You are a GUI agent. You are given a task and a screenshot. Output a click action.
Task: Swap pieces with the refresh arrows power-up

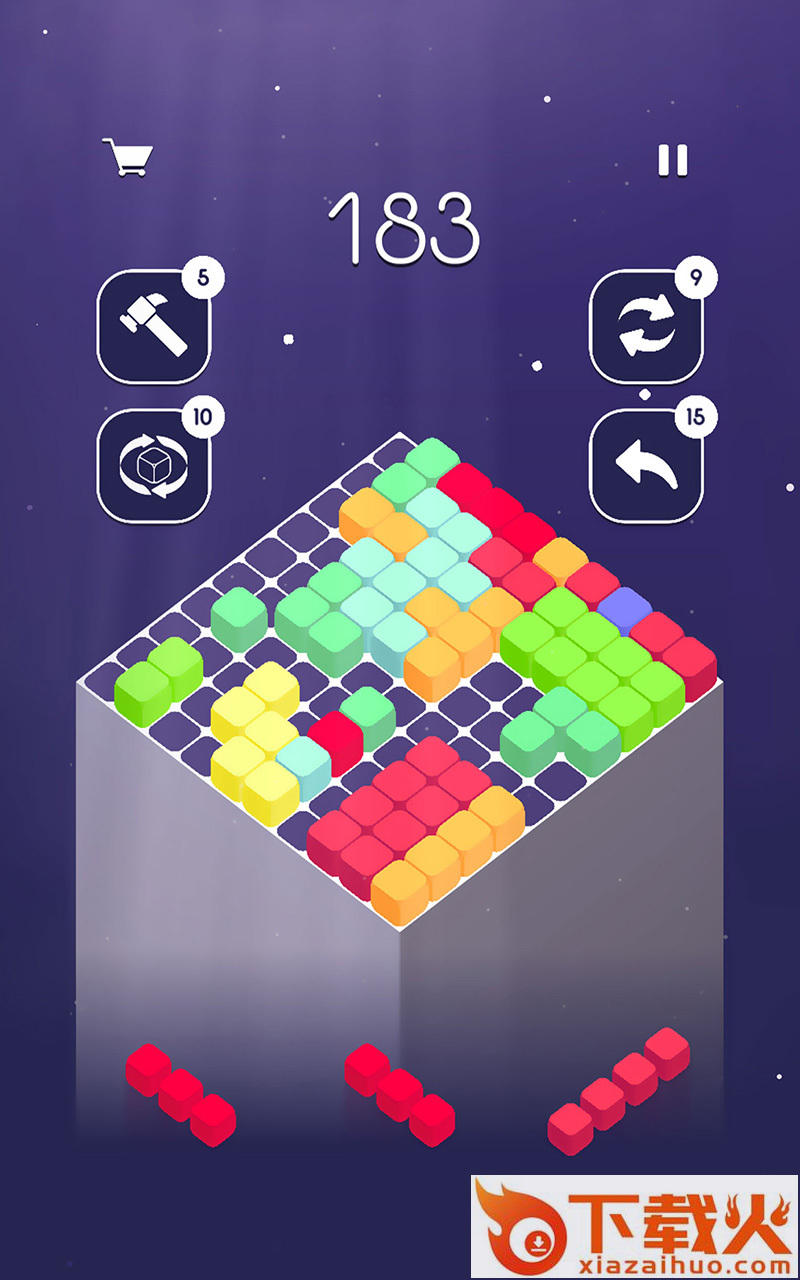click(x=645, y=326)
